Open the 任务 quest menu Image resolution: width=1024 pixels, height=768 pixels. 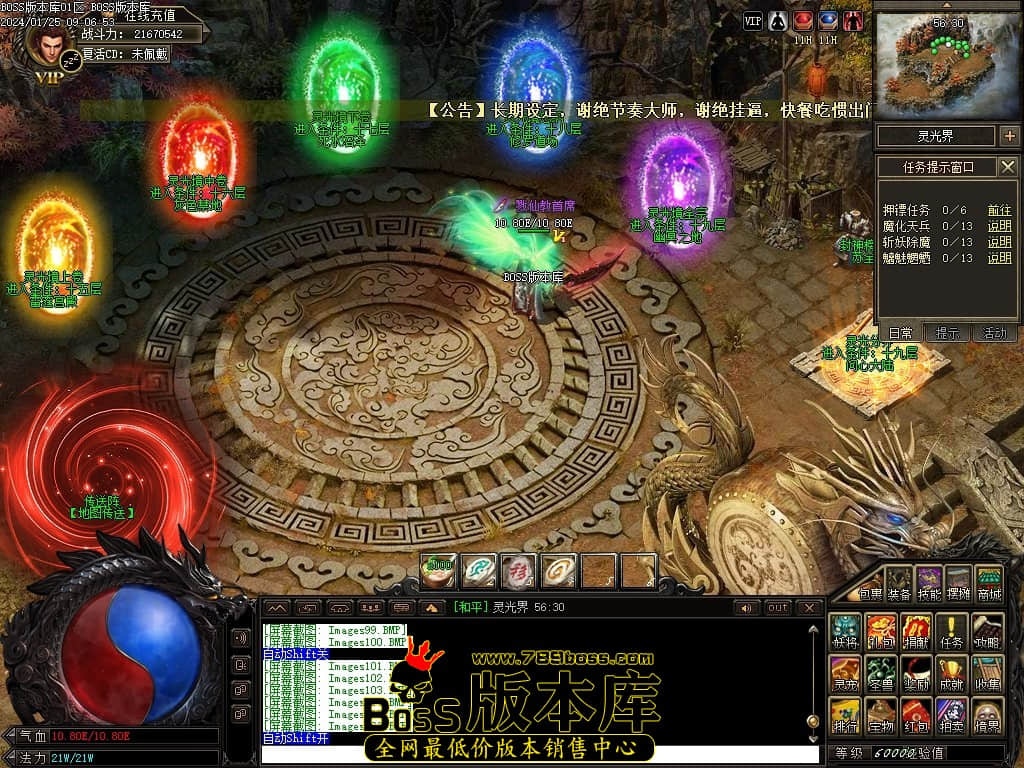(x=951, y=633)
